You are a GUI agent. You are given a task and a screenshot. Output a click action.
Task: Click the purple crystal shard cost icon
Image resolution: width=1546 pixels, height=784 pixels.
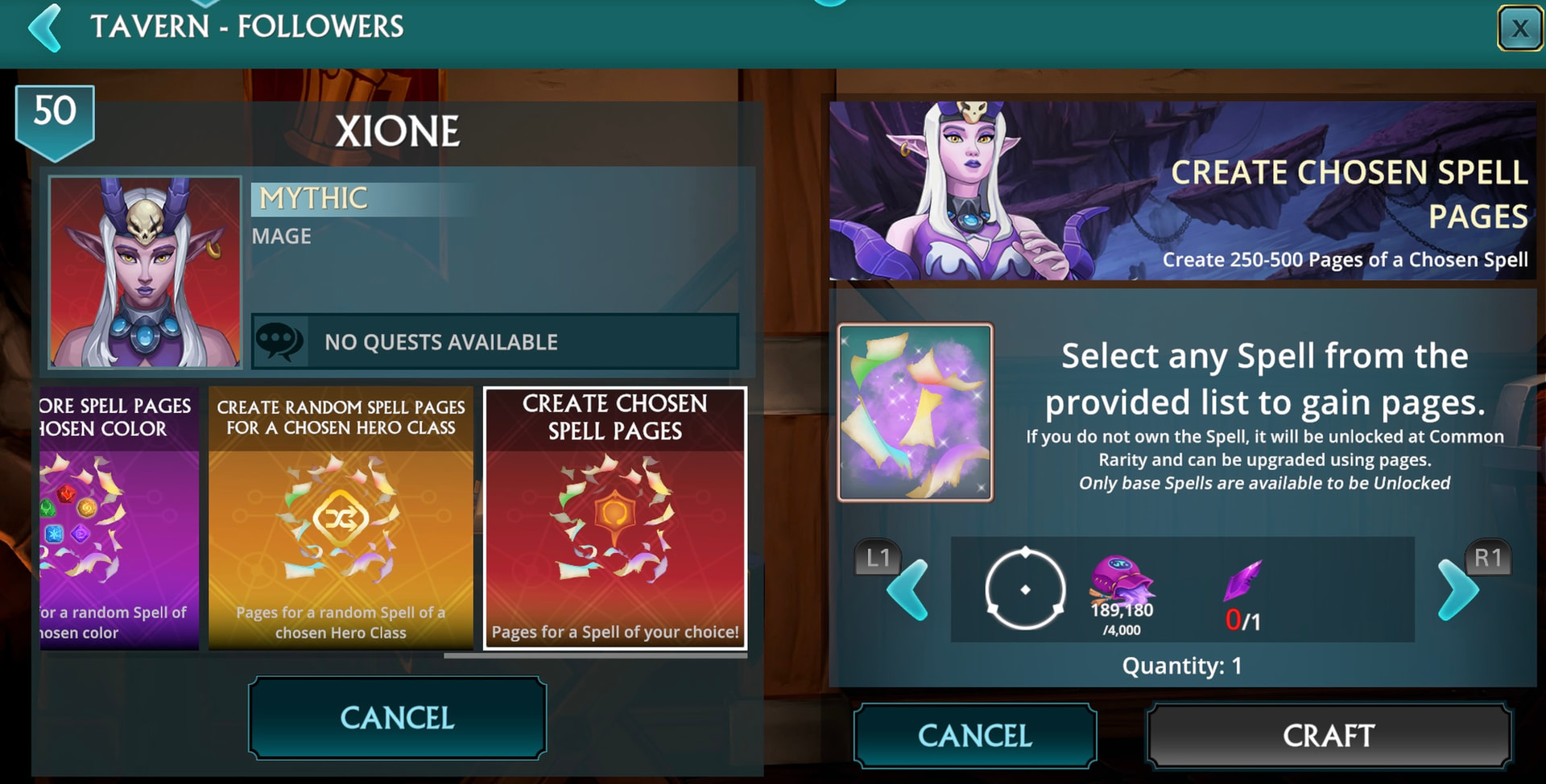coord(1242,581)
